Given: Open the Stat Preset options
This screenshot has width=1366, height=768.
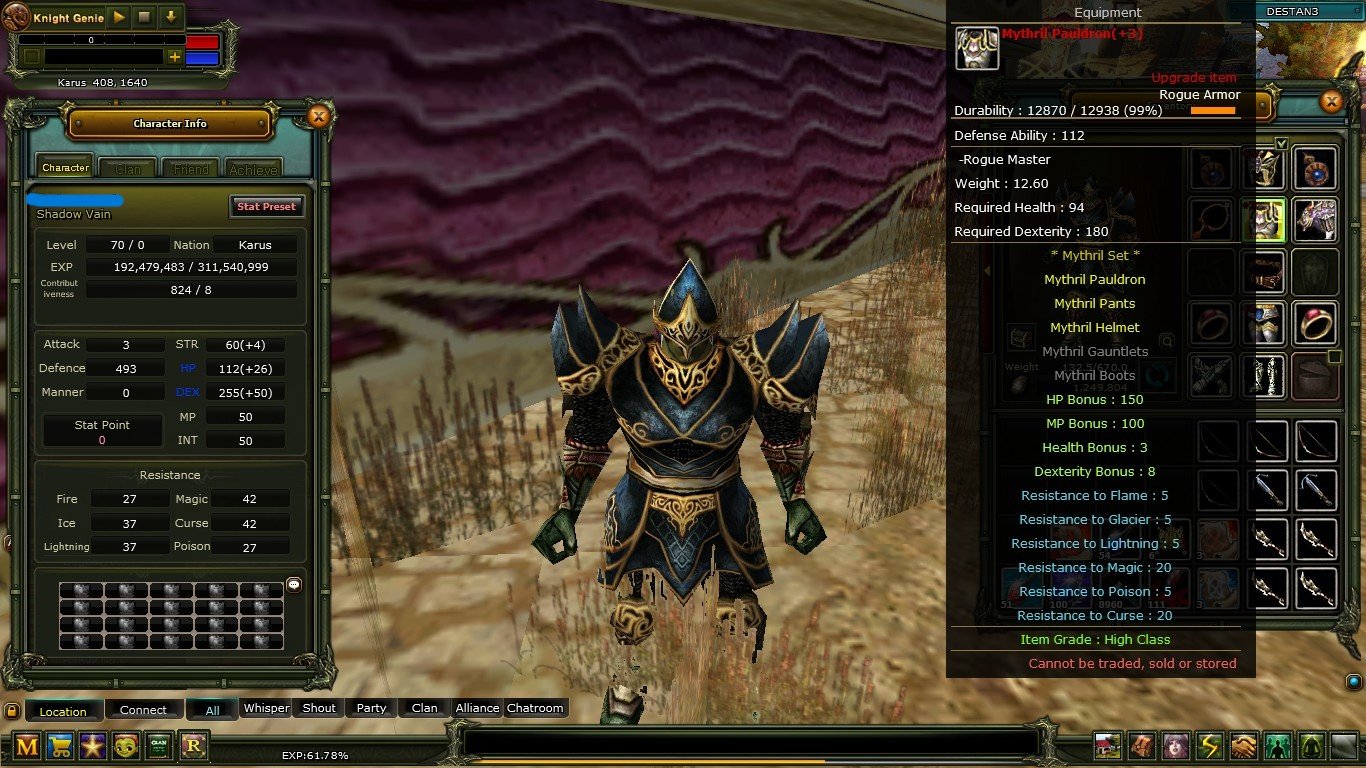Looking at the screenshot, I should (266, 206).
